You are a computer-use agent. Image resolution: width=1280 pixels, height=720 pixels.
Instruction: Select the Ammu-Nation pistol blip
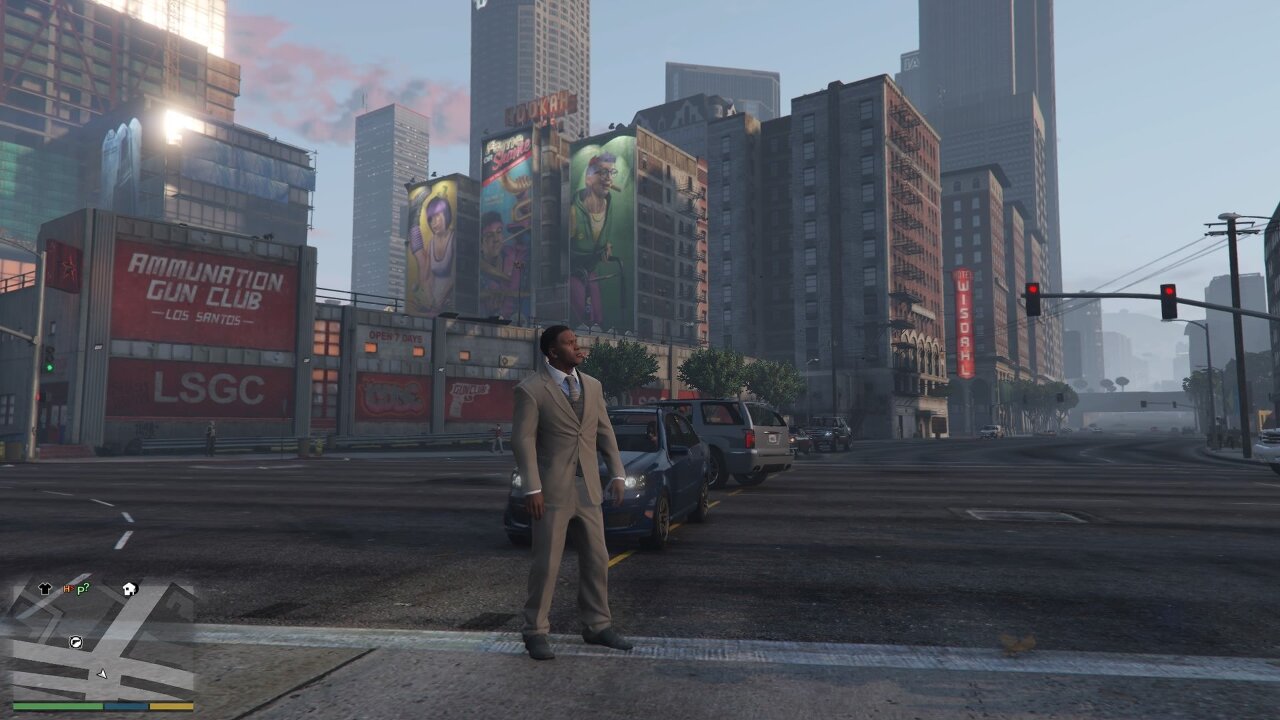point(74,640)
